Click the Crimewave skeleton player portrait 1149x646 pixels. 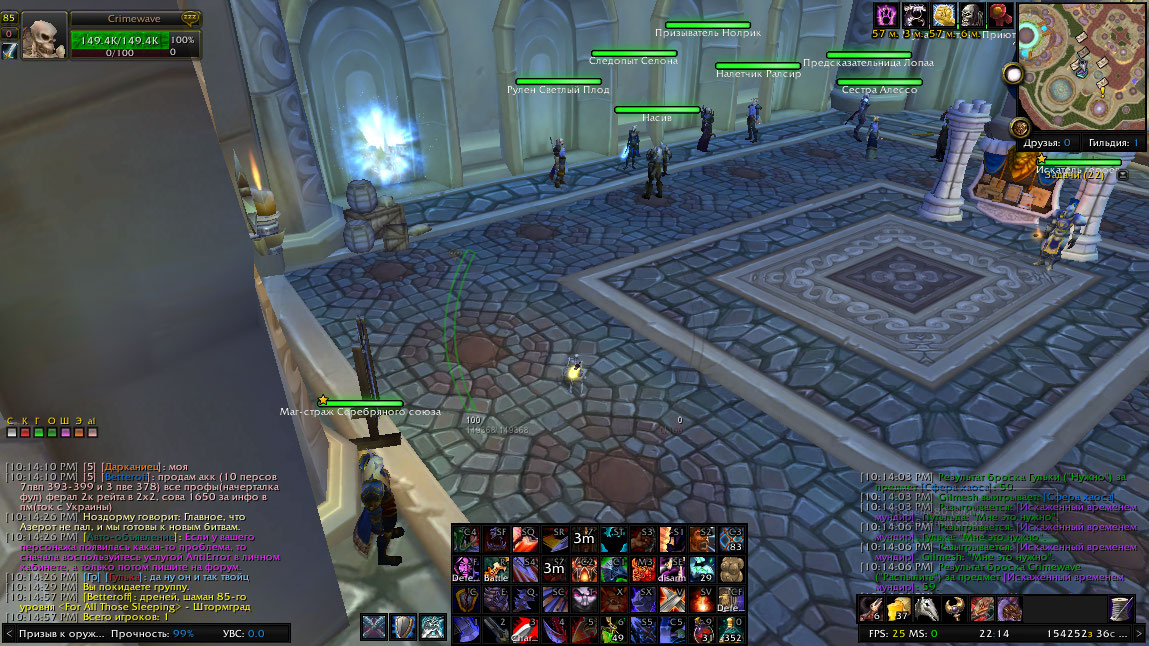pos(44,37)
